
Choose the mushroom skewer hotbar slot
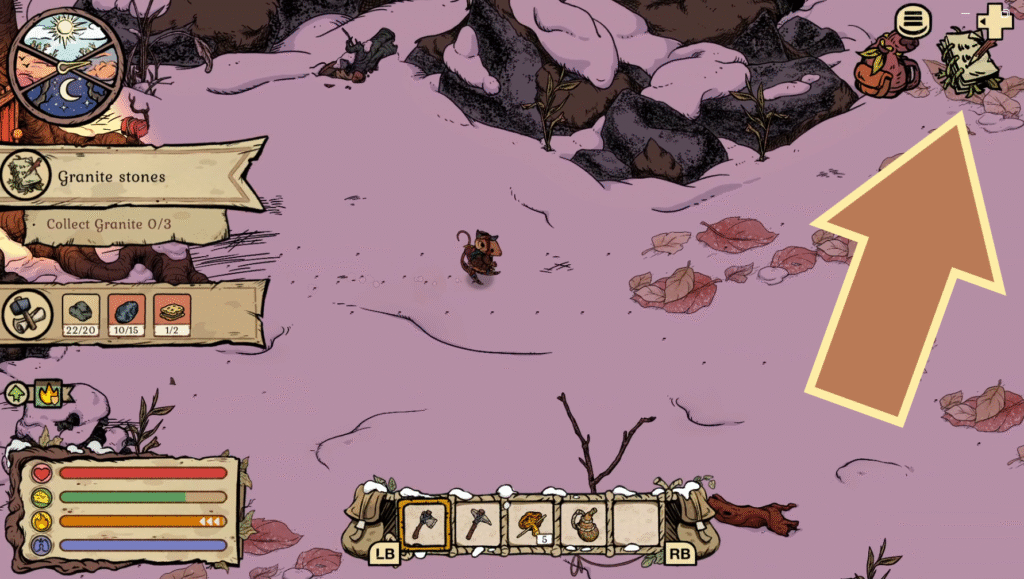tap(529, 522)
